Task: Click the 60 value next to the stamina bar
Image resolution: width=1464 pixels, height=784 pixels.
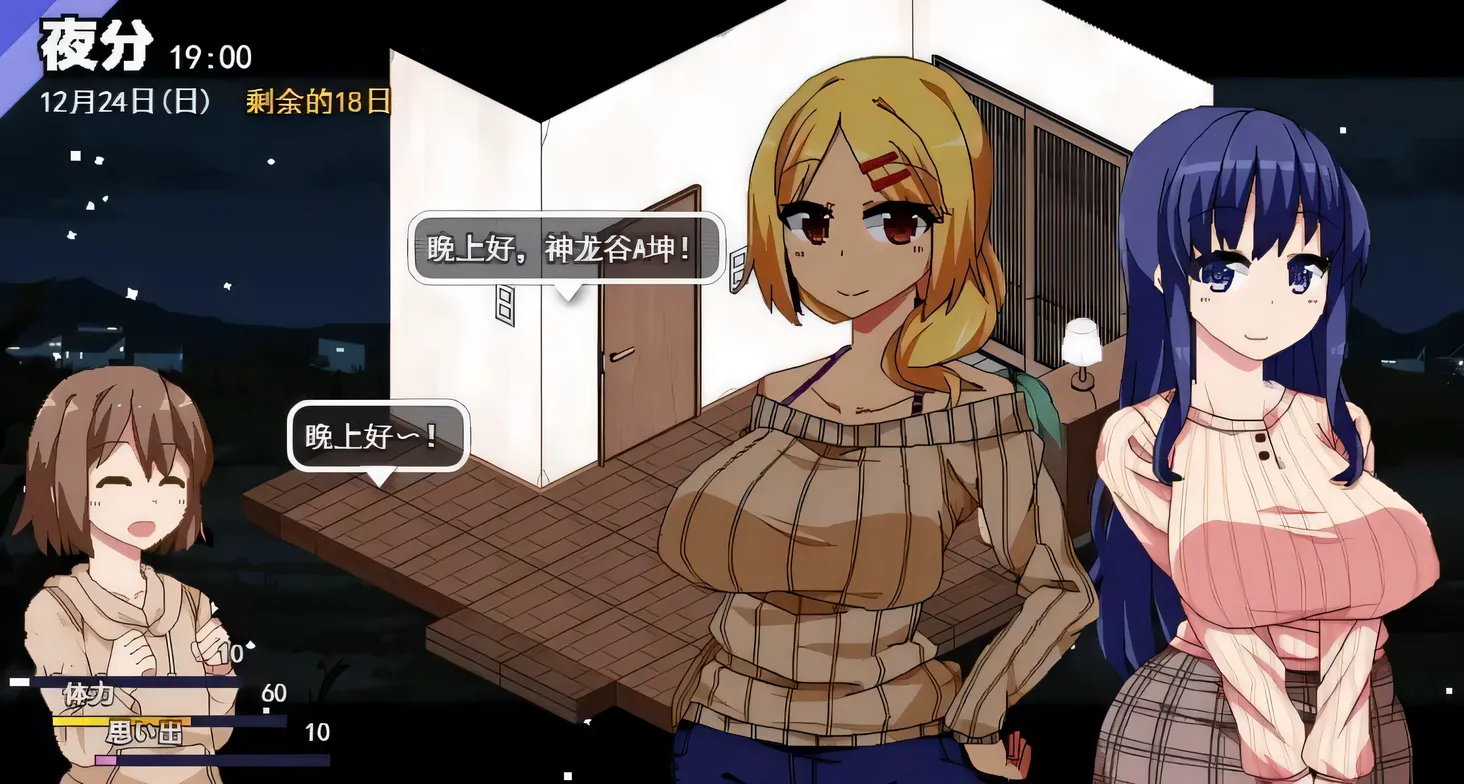Action: coord(273,692)
